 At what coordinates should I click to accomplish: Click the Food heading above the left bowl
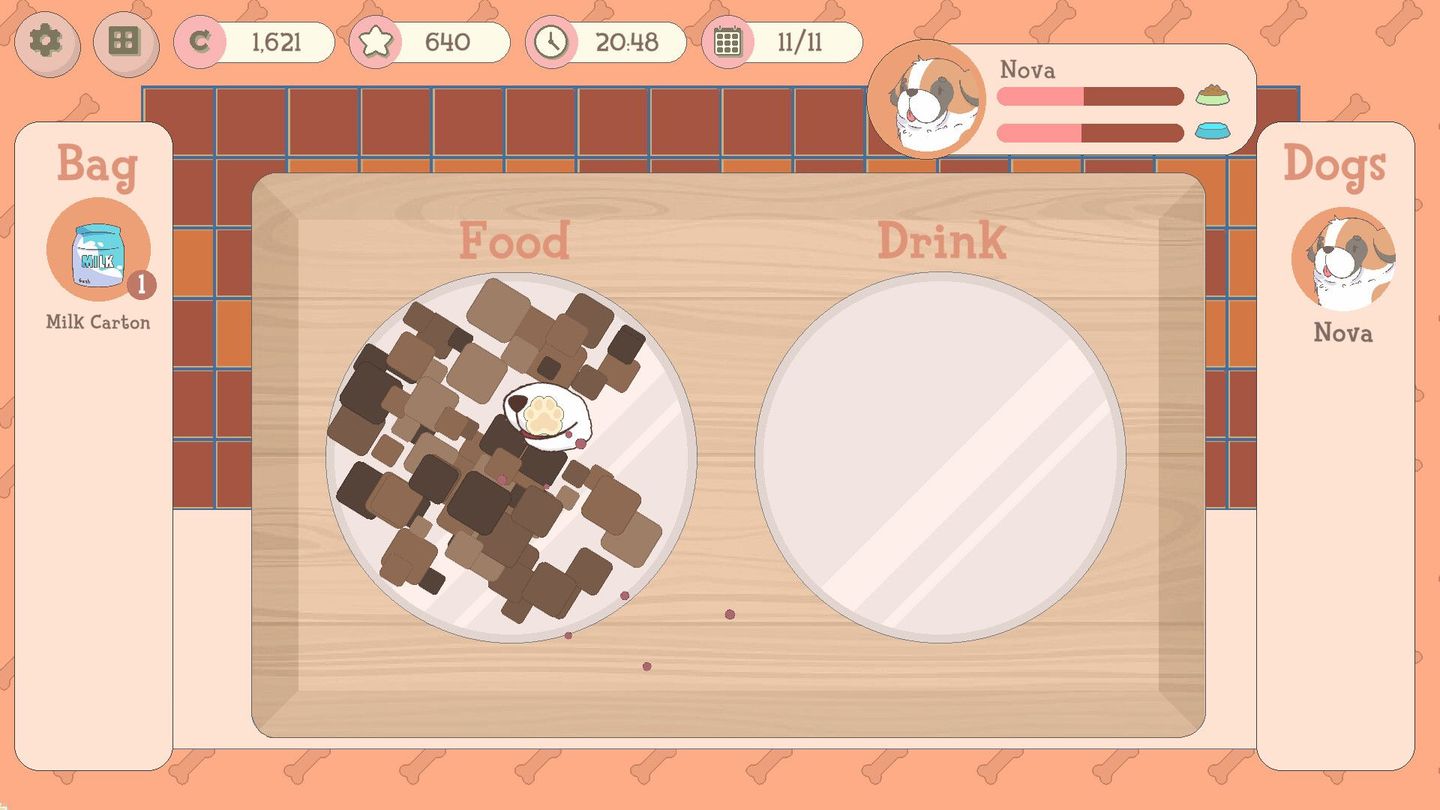point(515,238)
